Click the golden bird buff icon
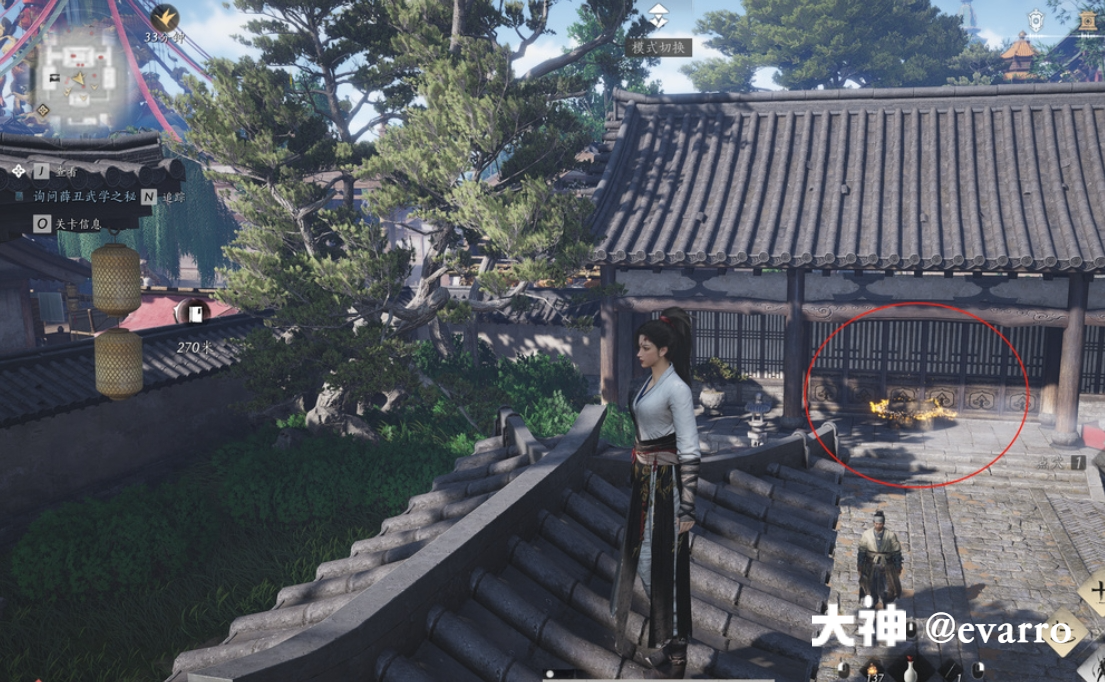 coord(166,16)
